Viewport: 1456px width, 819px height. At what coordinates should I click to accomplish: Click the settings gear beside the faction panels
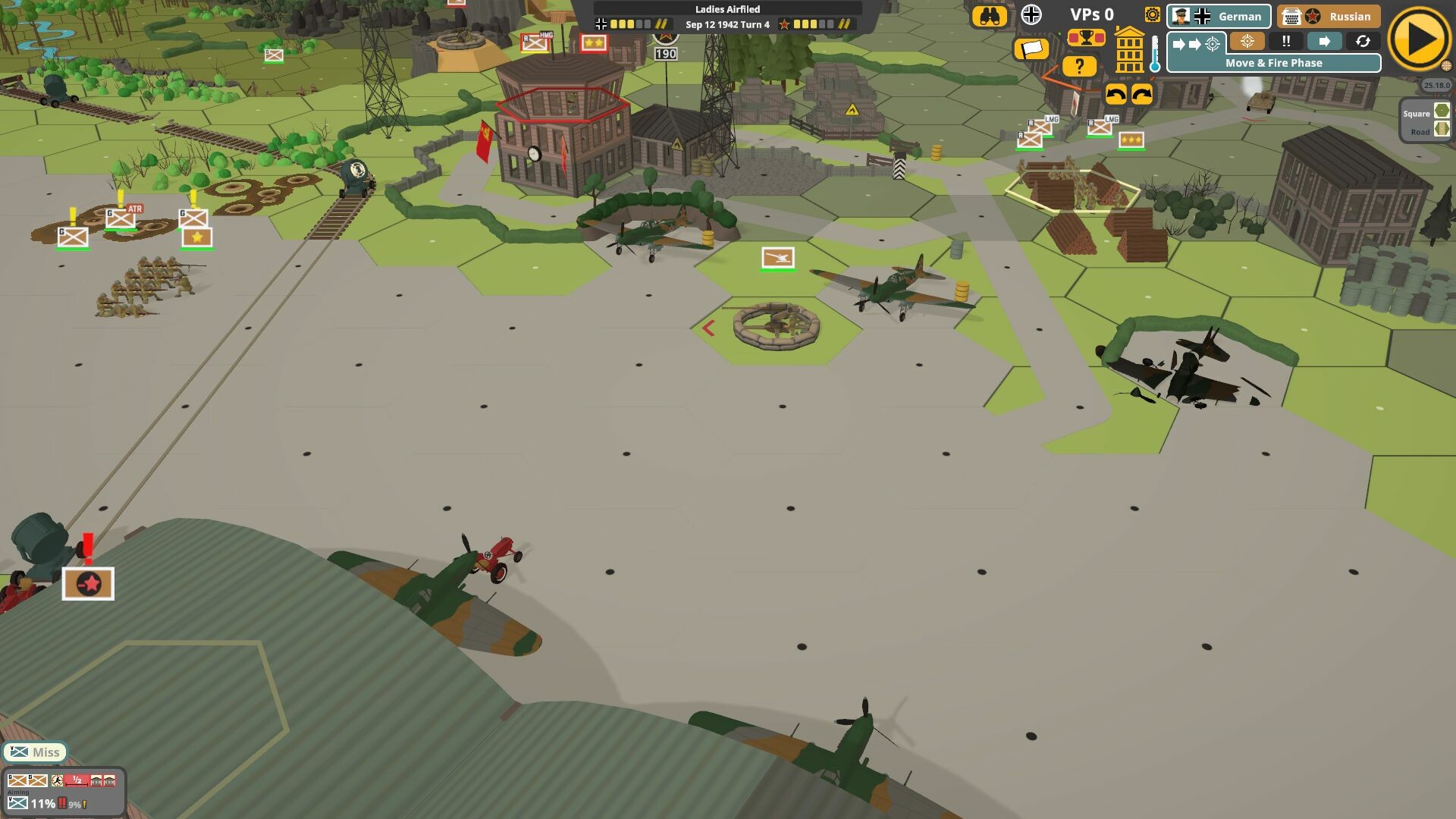point(1153,15)
